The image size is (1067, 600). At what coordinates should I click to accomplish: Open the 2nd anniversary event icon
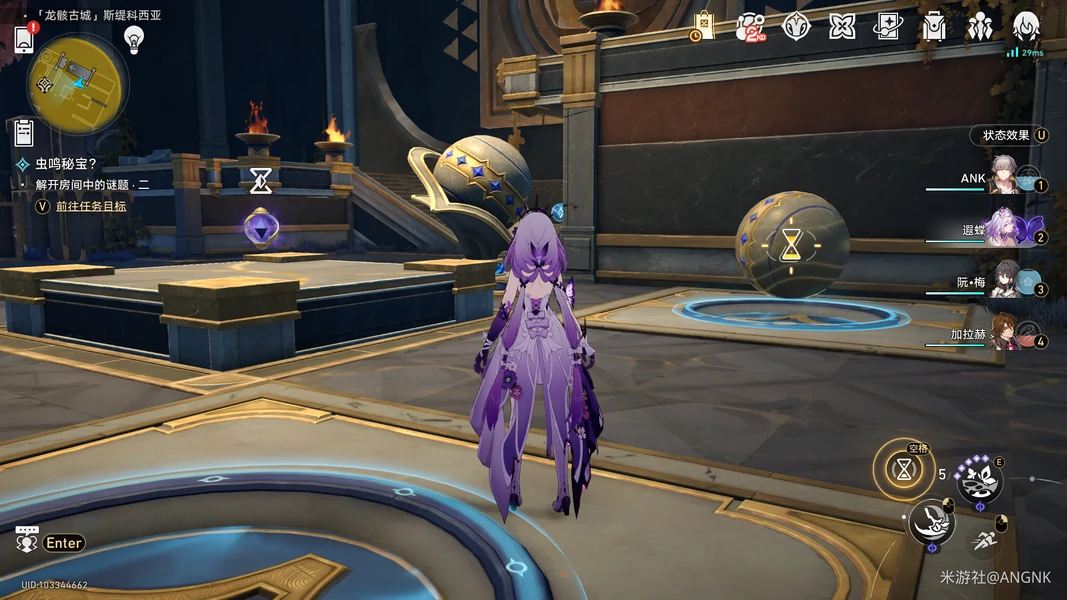750,27
